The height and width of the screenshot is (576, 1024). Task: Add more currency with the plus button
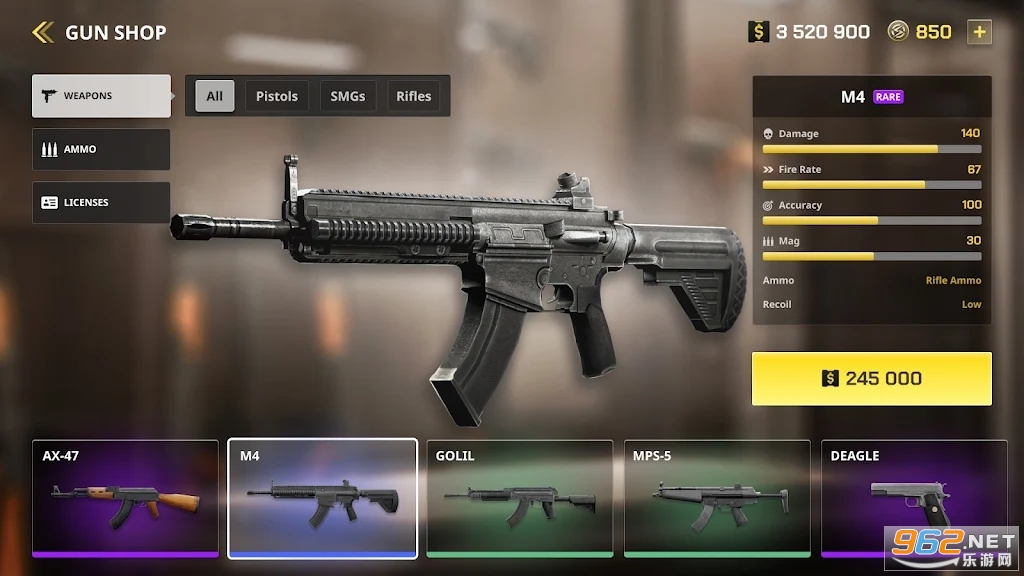(979, 32)
